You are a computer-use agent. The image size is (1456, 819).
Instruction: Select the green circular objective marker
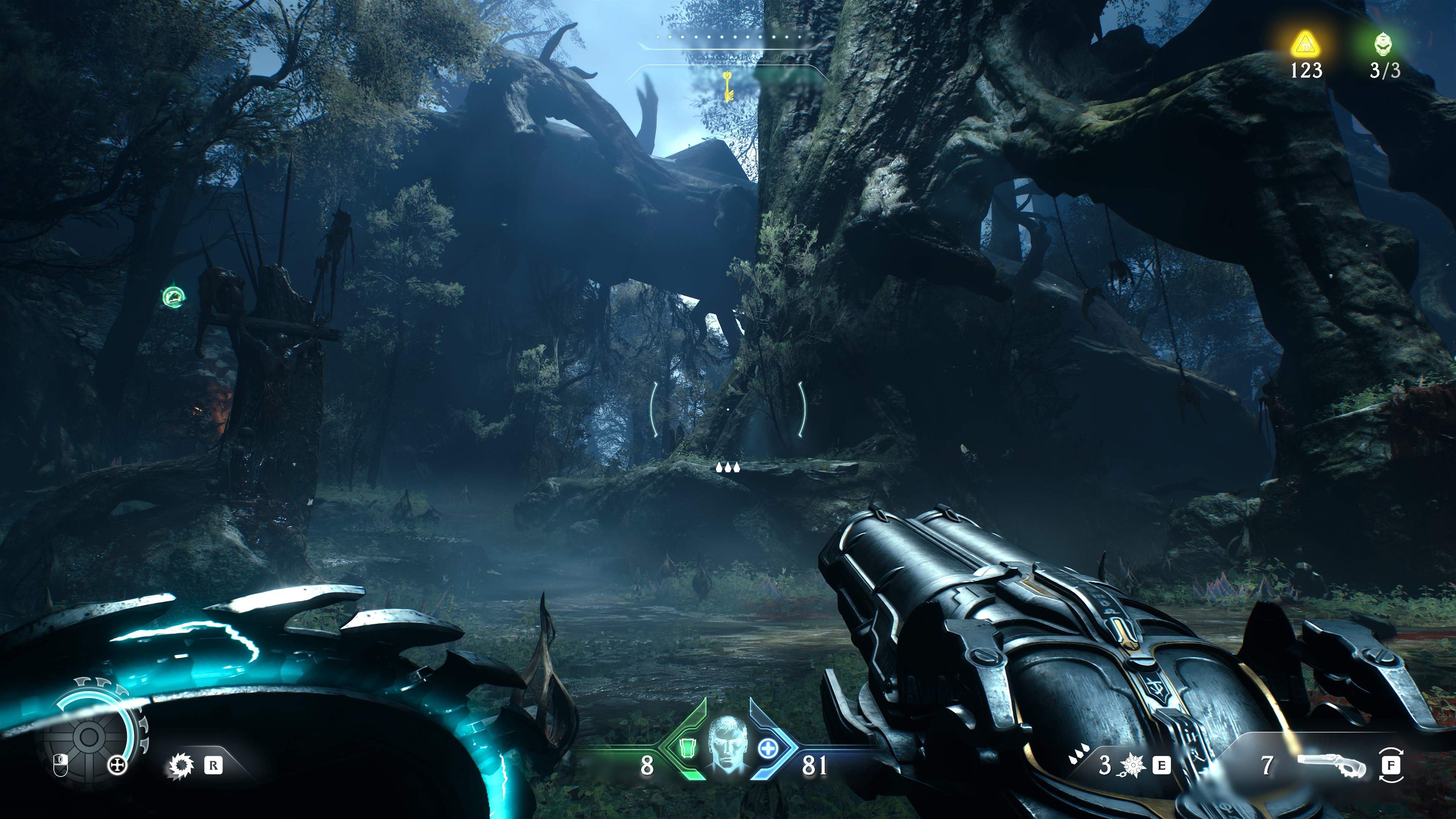(x=173, y=297)
